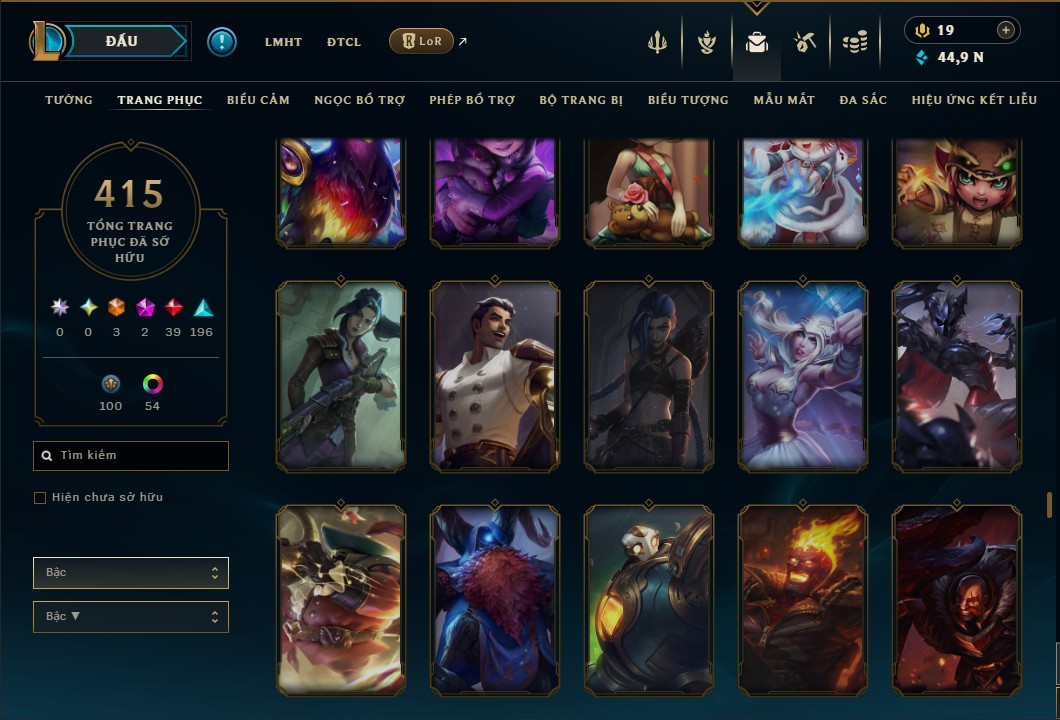Open the NGỌC BỔ TRỢ tab
The image size is (1060, 720).
pos(359,100)
